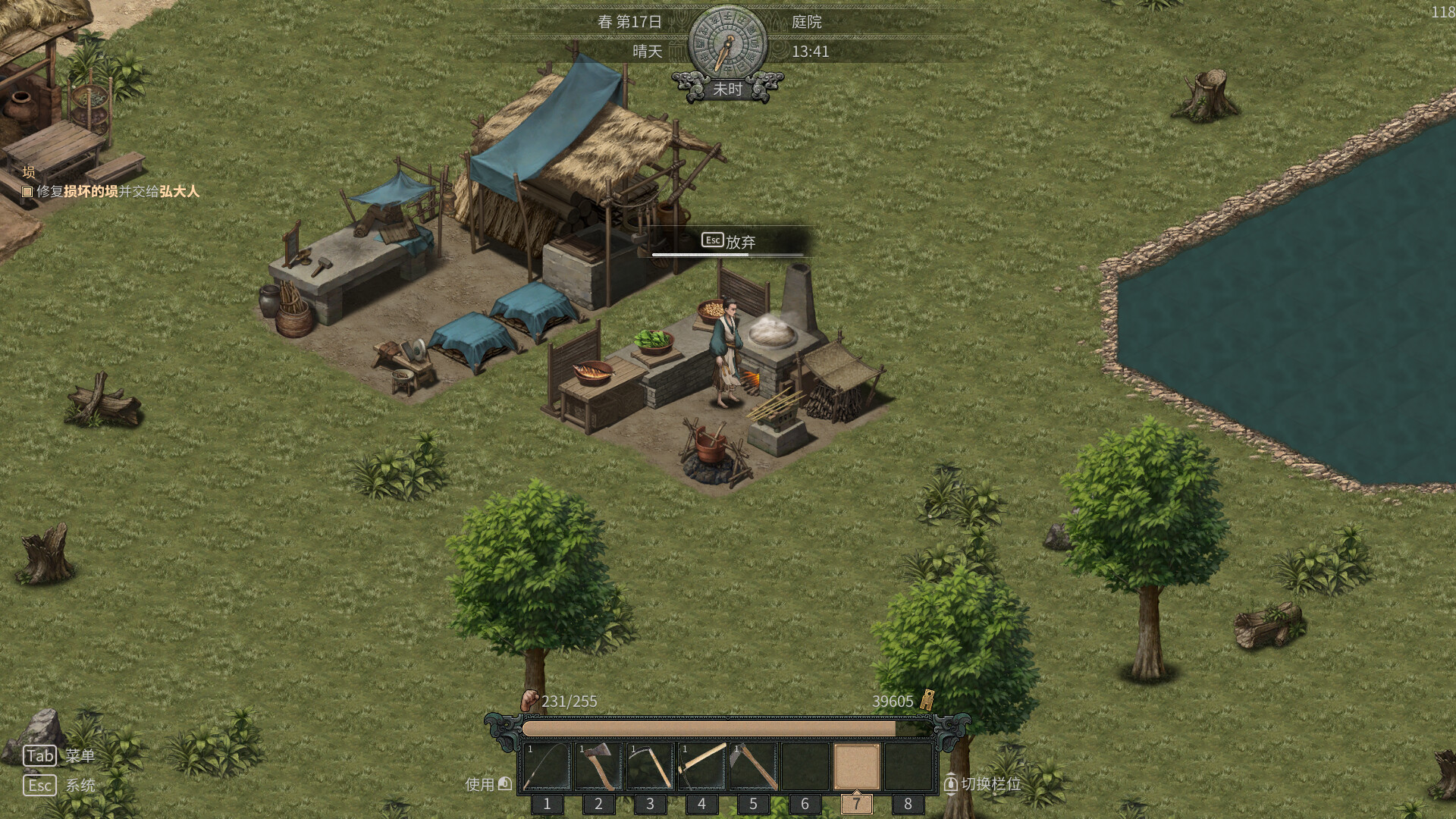Open the 菜单 via the Tab button
The image size is (1456, 819).
click(41, 755)
